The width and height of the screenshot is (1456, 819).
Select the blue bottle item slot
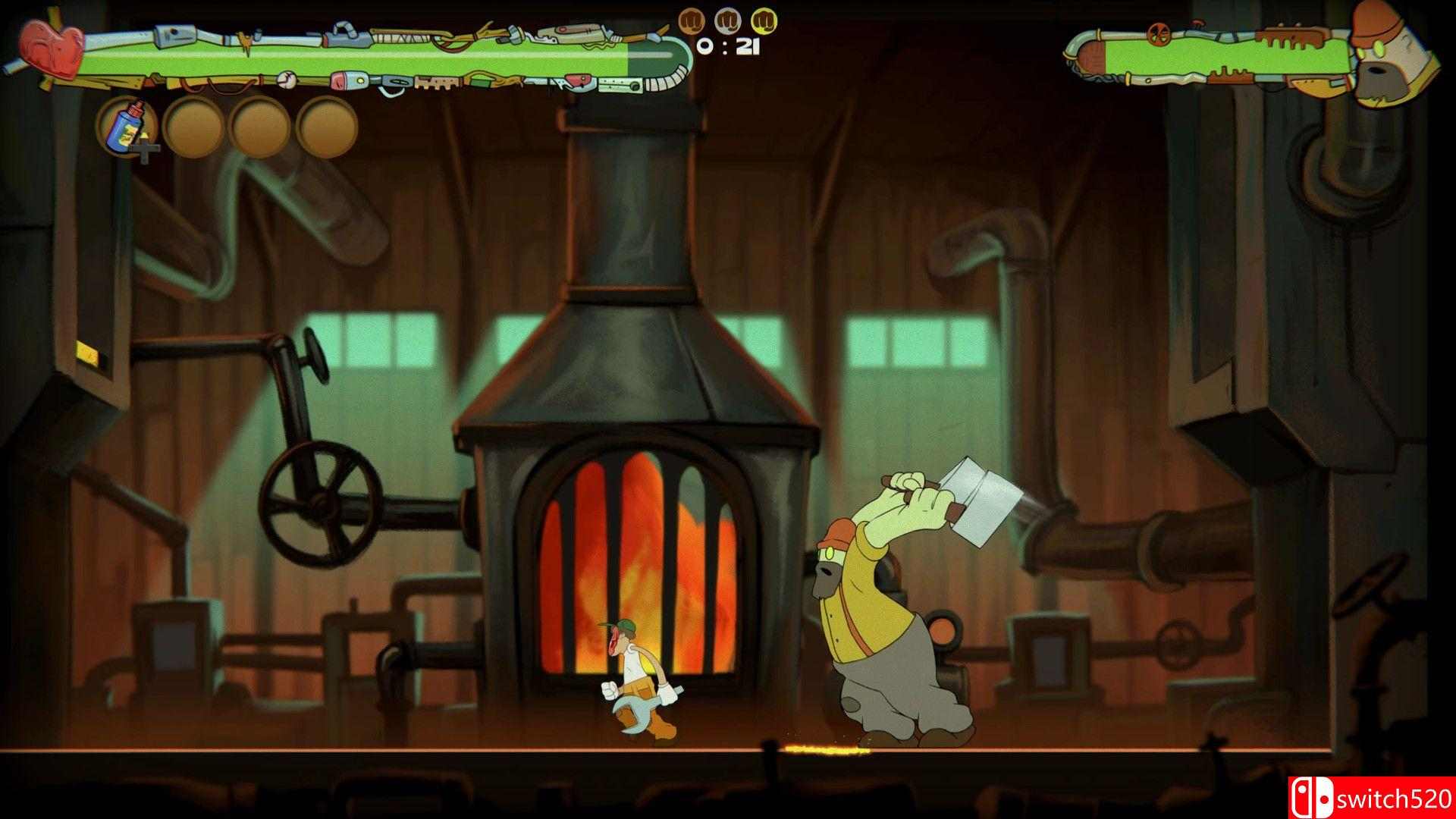point(126,127)
